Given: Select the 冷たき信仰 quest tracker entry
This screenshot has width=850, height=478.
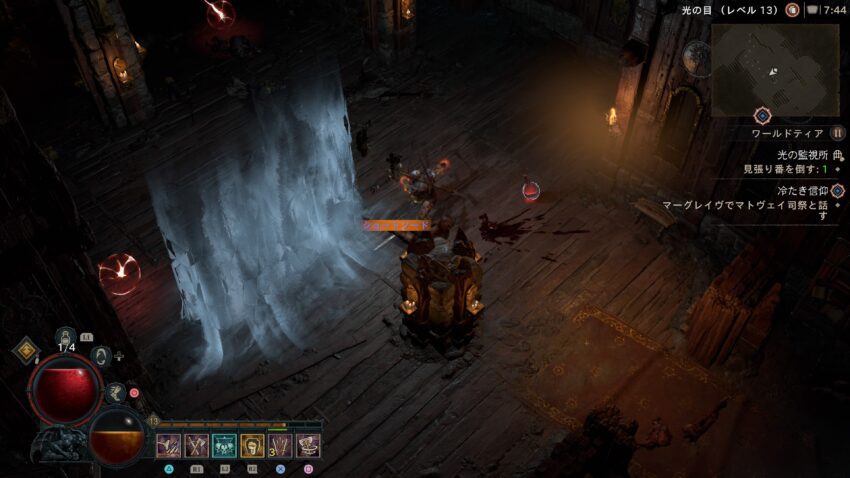Looking at the screenshot, I should [803, 190].
